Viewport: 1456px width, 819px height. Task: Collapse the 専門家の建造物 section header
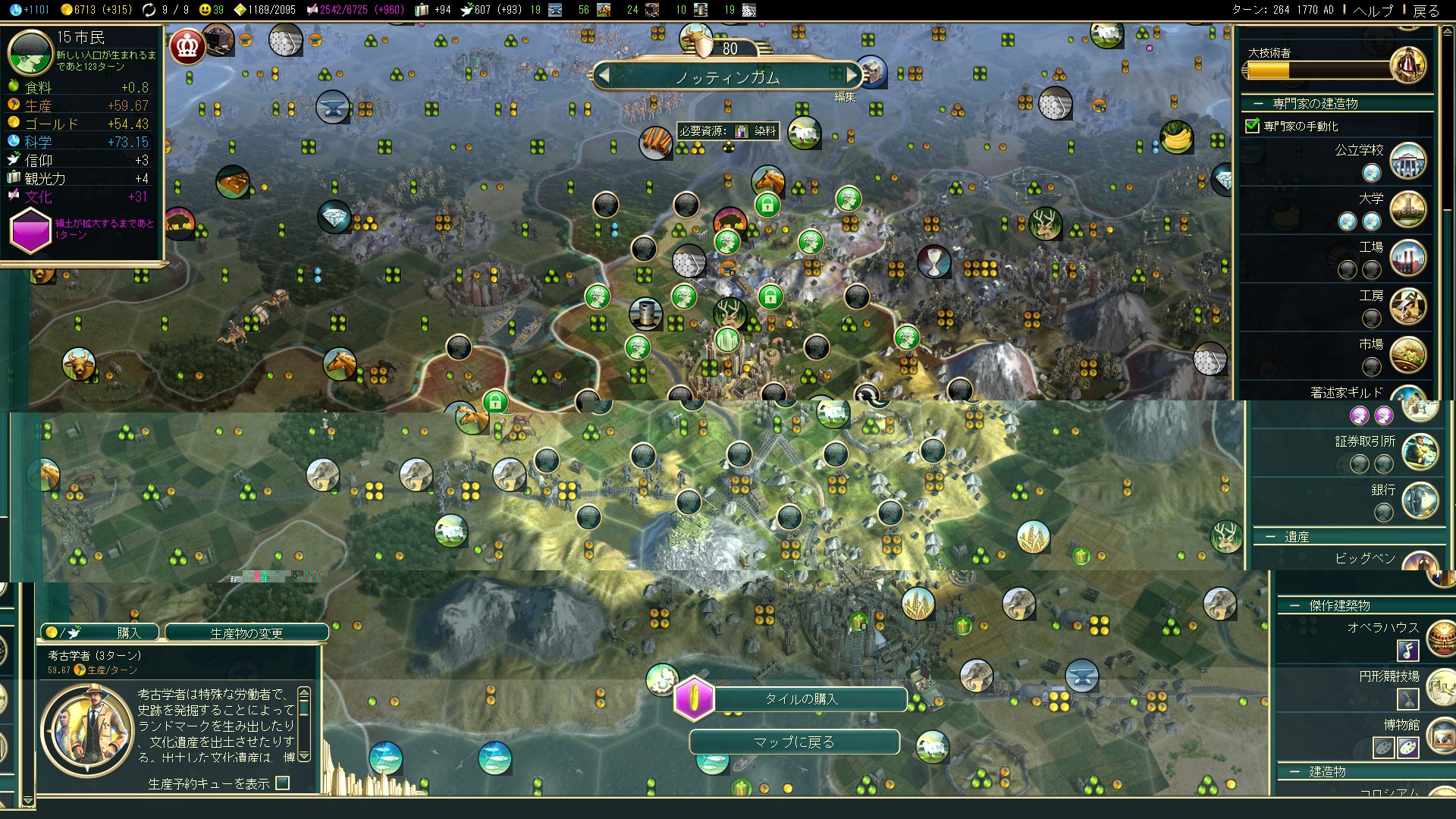tap(1258, 104)
